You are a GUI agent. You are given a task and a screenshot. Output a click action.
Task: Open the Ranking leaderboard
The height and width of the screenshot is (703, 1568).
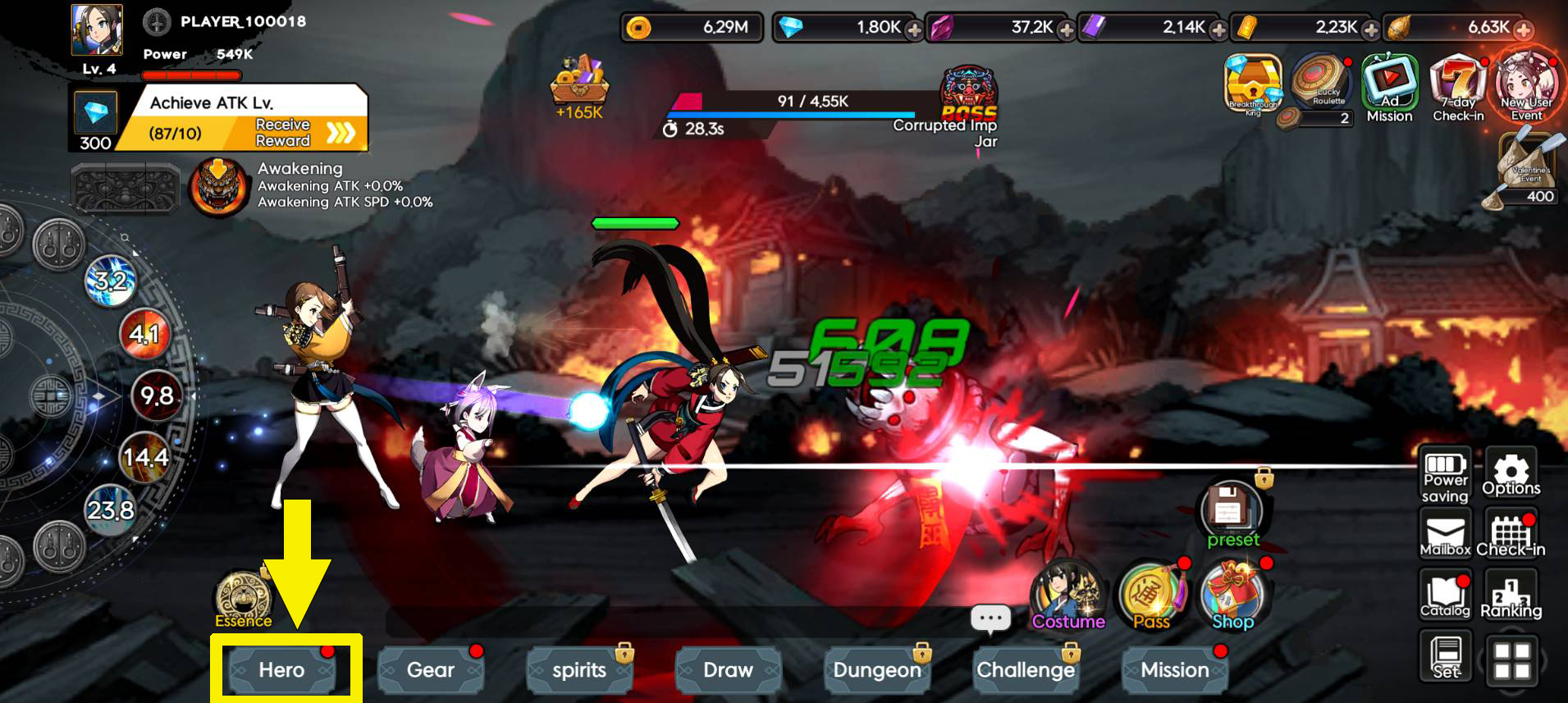(1512, 595)
